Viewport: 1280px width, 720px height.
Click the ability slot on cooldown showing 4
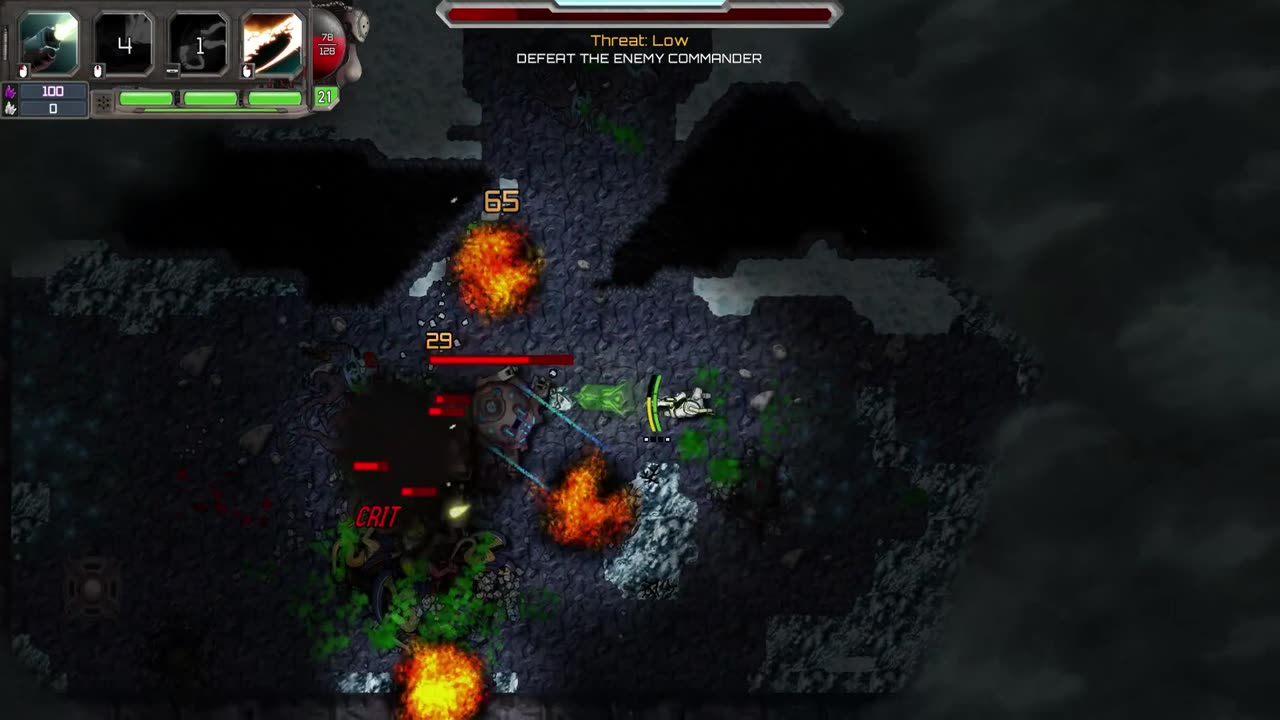124,44
